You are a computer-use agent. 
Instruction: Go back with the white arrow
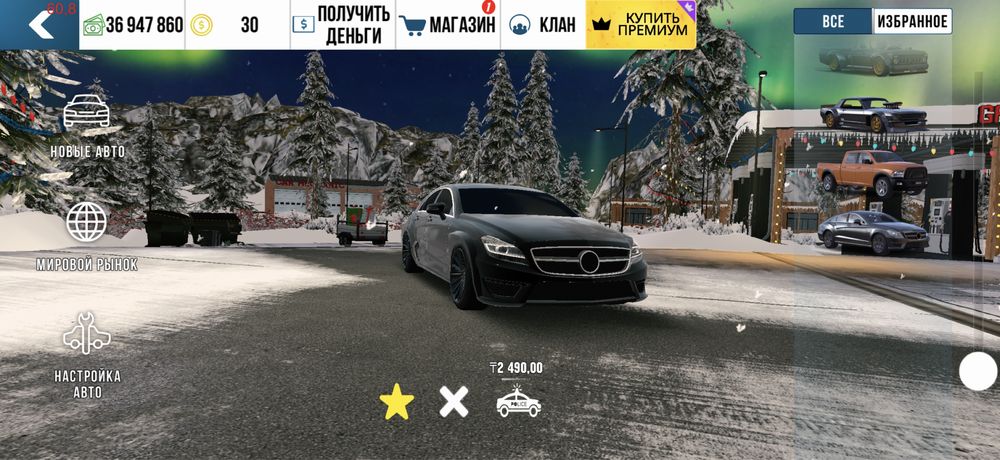[40, 24]
